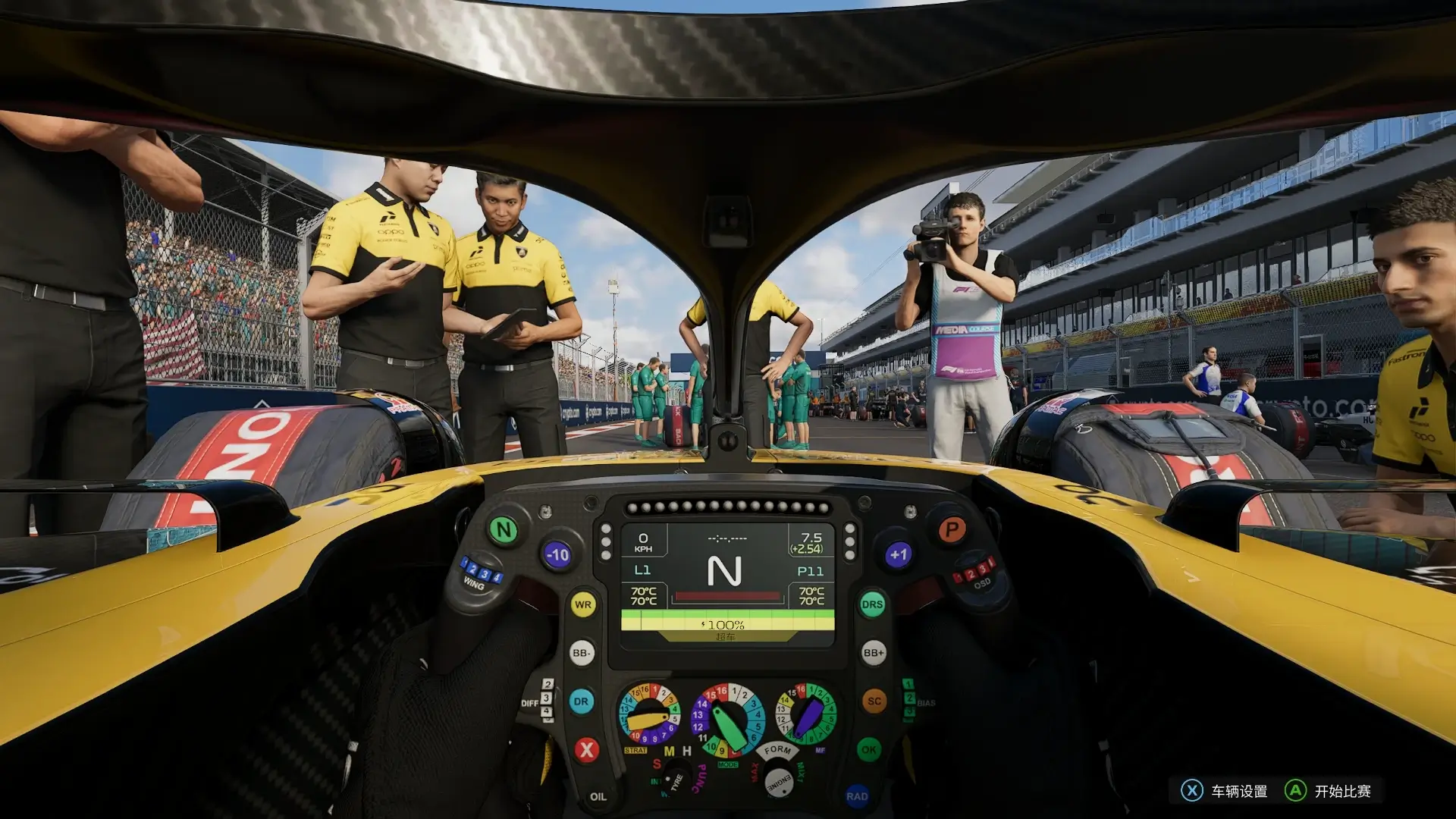
Task: Select 开始比赛 to start the race
Action: [x=1329, y=791]
